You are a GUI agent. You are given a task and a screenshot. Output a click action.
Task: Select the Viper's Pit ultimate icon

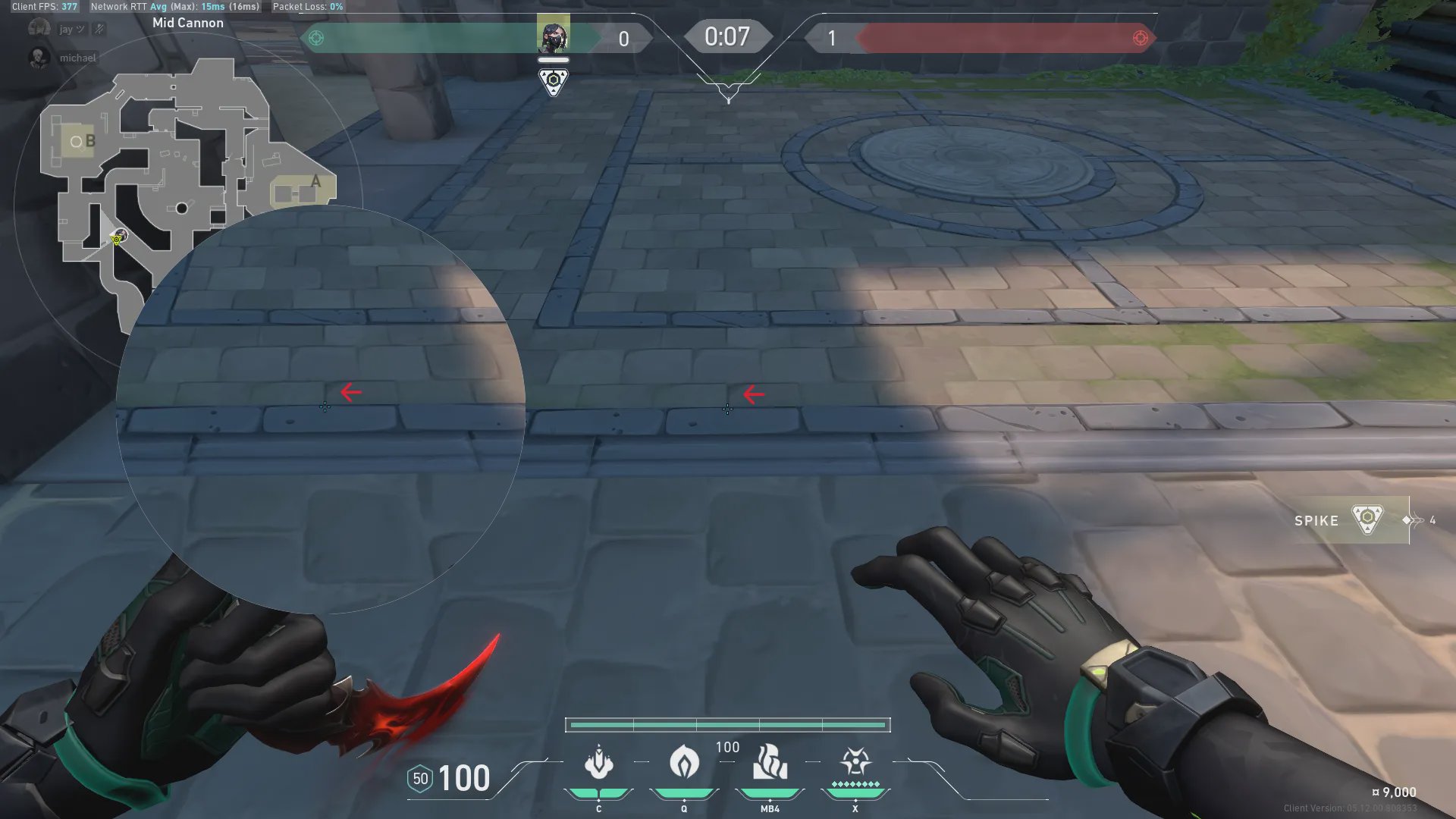pos(855,762)
